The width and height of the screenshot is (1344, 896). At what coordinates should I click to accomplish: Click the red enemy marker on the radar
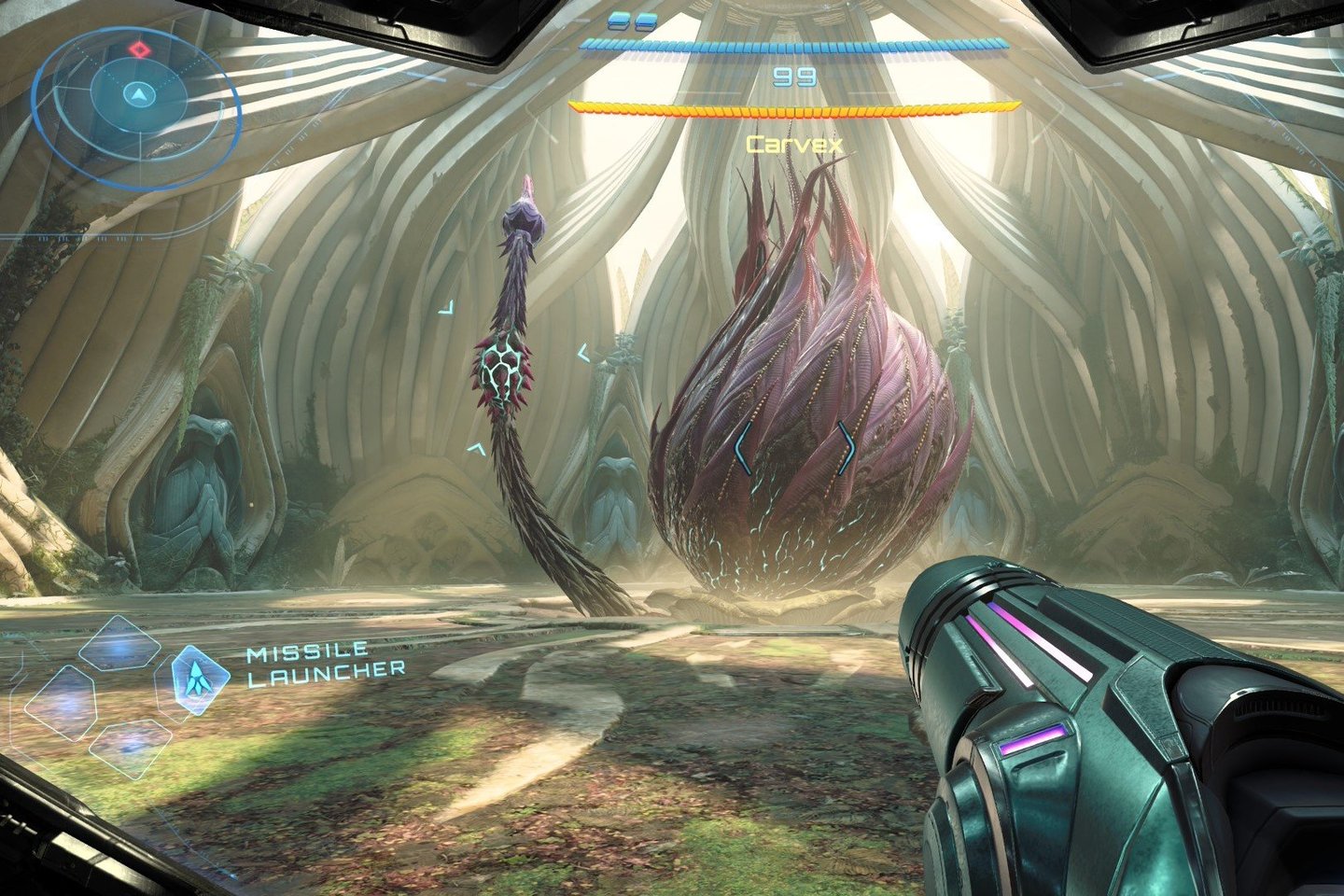click(x=139, y=48)
